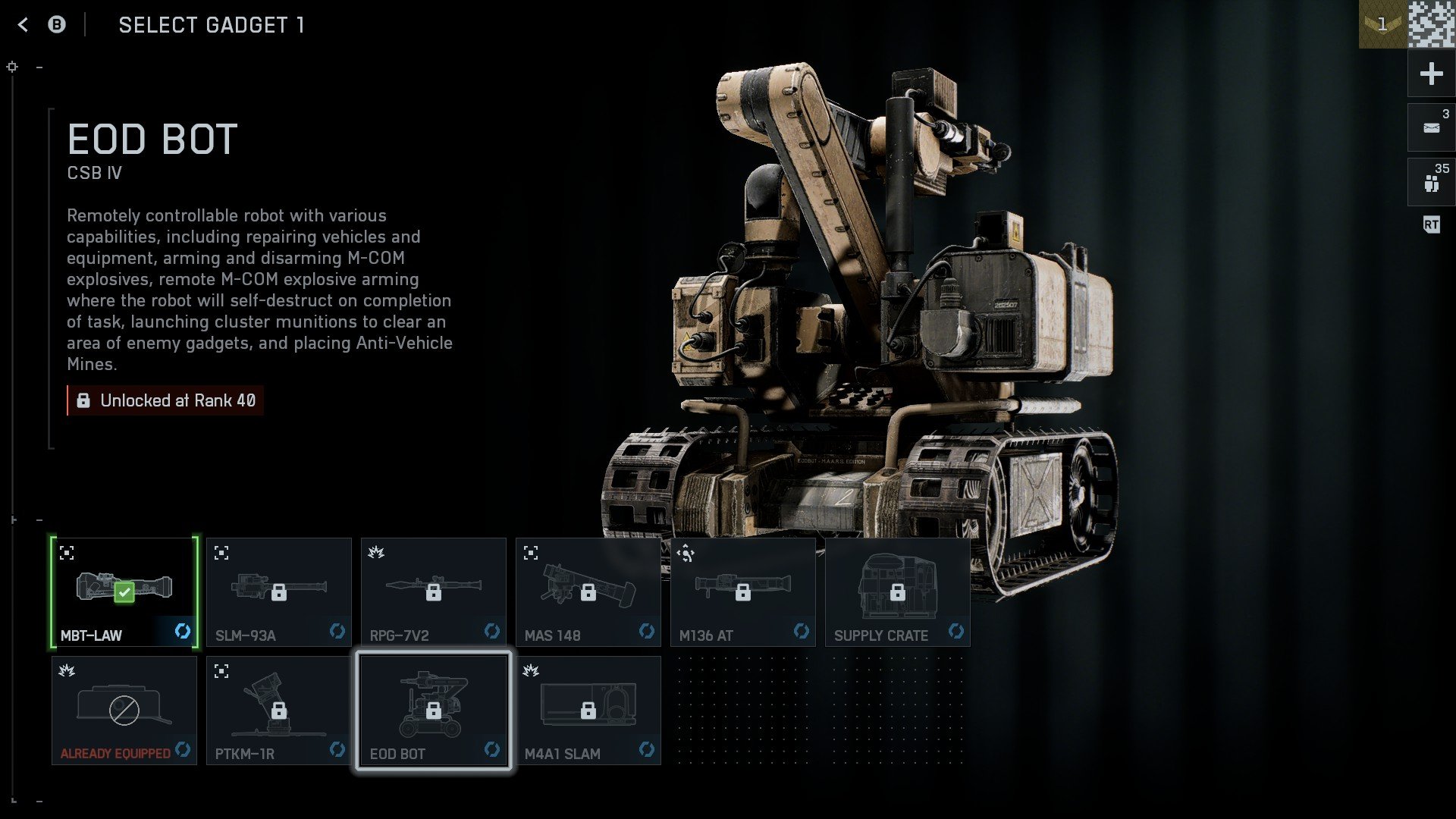Image resolution: width=1456 pixels, height=819 pixels.
Task: Select the RPG-7V2 launcher
Action: [x=434, y=591]
